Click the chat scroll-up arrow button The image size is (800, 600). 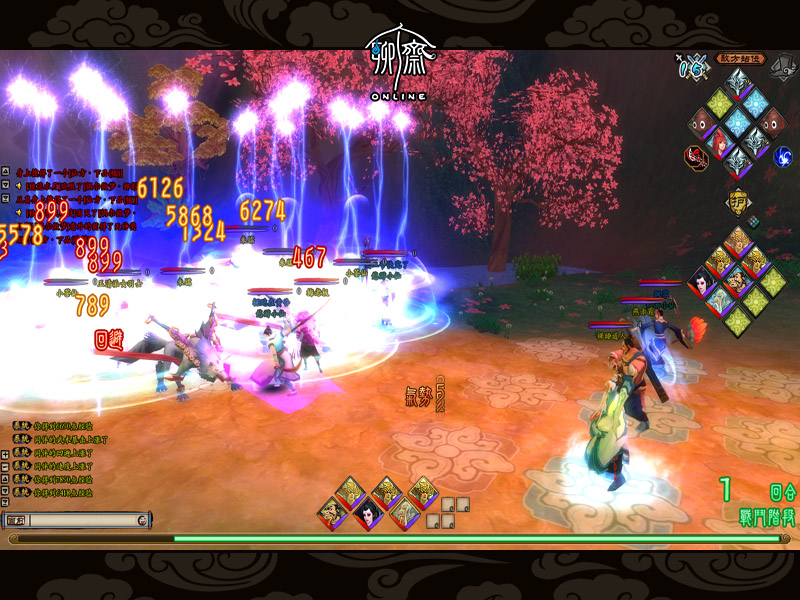coord(6,480)
